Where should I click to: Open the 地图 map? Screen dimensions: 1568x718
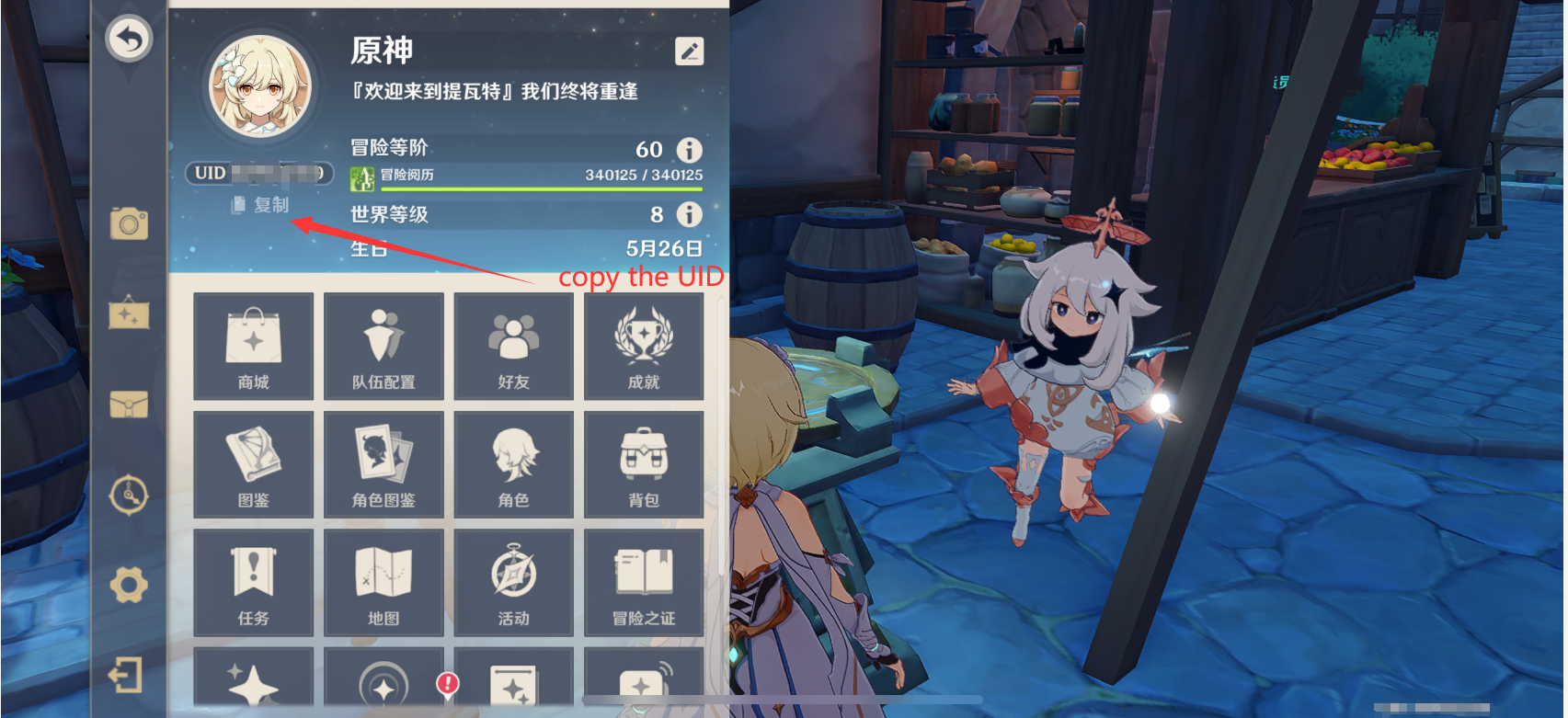(383, 582)
